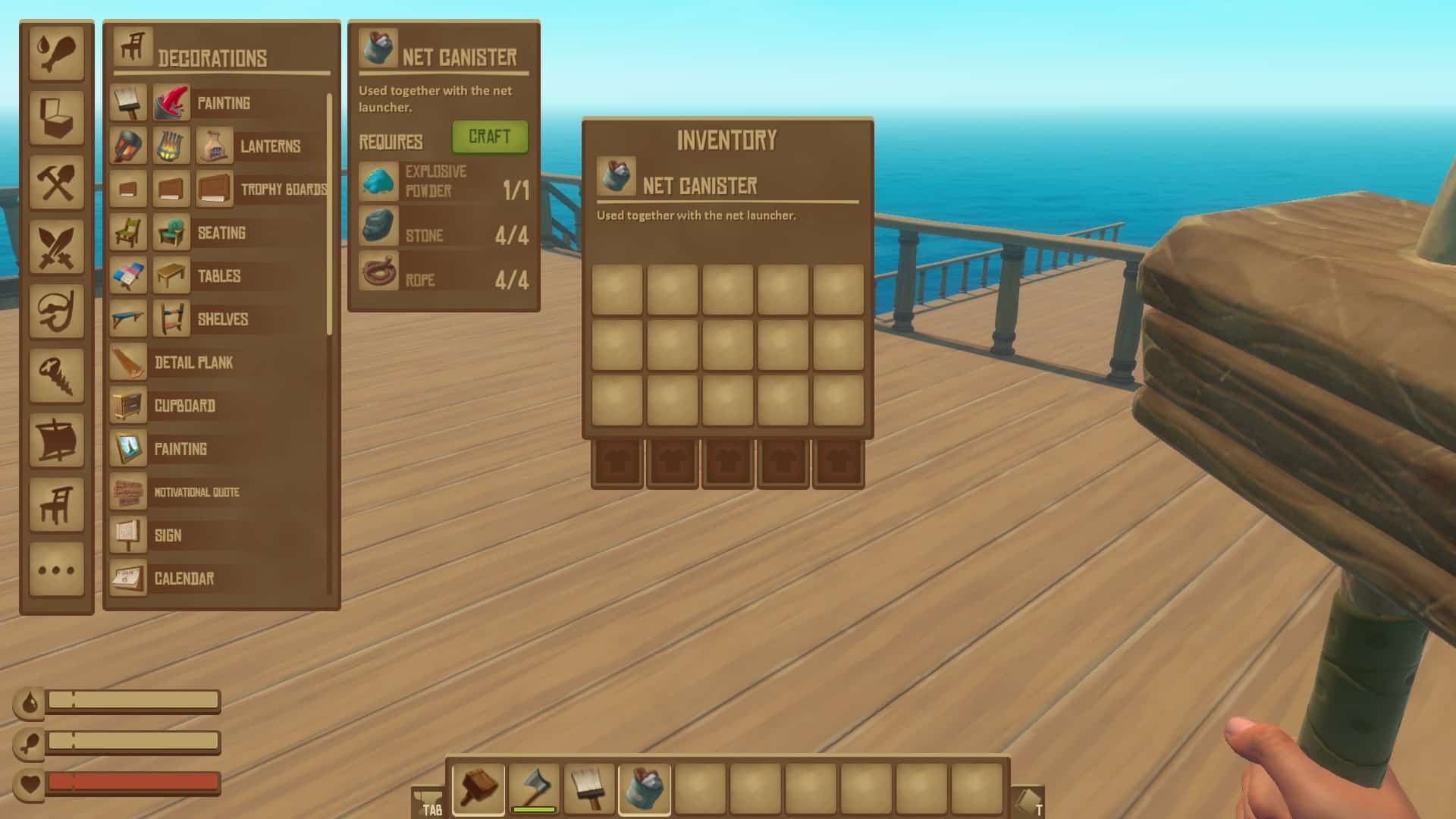Expand the Trophy Boards recipe group
The height and width of the screenshot is (819, 1456).
pos(283,190)
